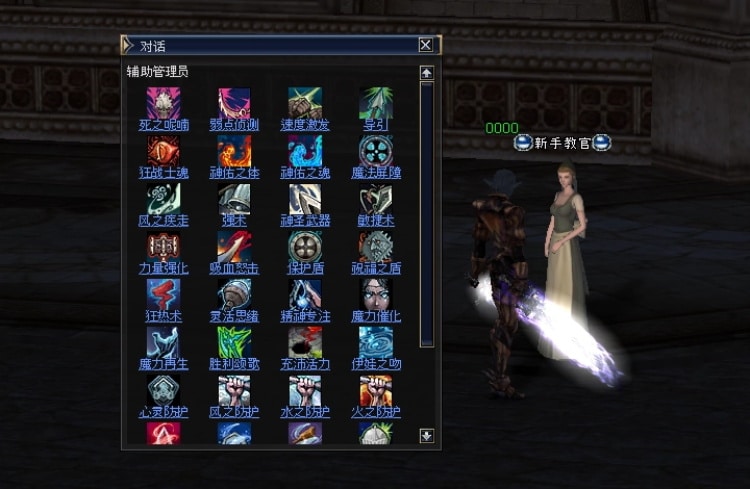This screenshot has width=750, height=489.
Task: Choose the 弱点侦测 buff
Action: [234, 125]
